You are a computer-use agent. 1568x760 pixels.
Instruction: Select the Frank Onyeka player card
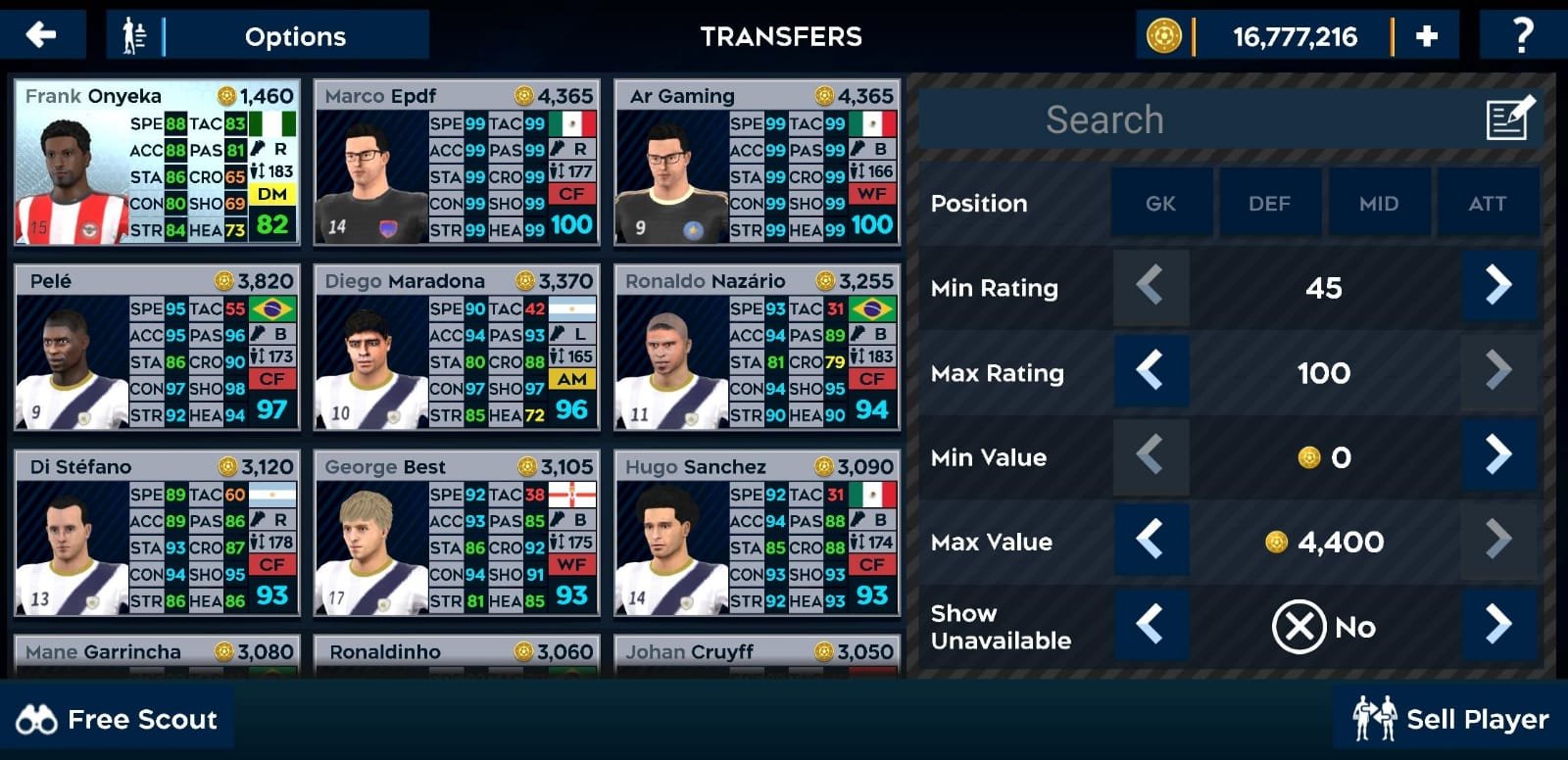click(157, 163)
